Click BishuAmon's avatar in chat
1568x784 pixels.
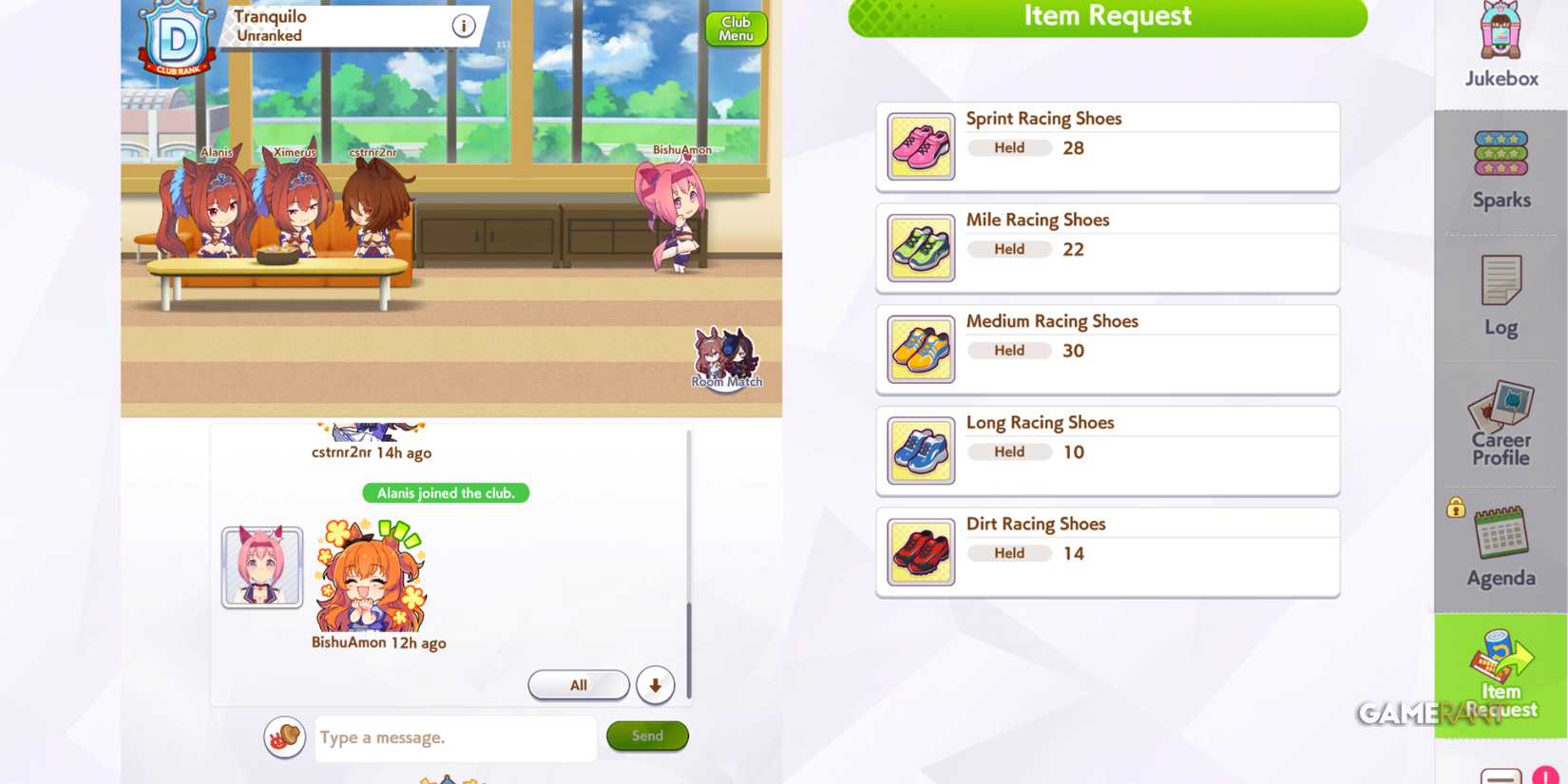point(261,567)
